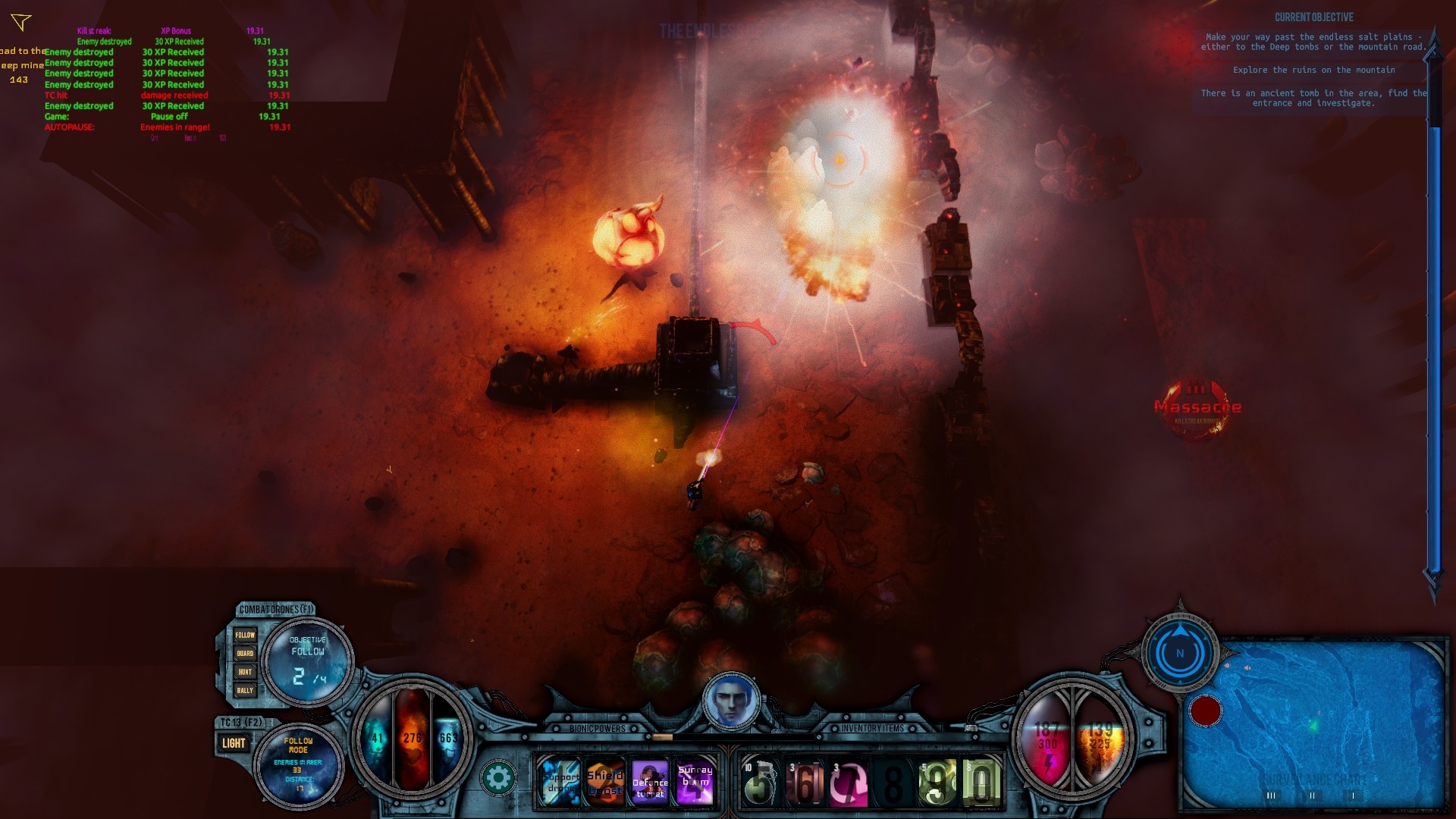Fire the Sunray beam power

(695, 781)
